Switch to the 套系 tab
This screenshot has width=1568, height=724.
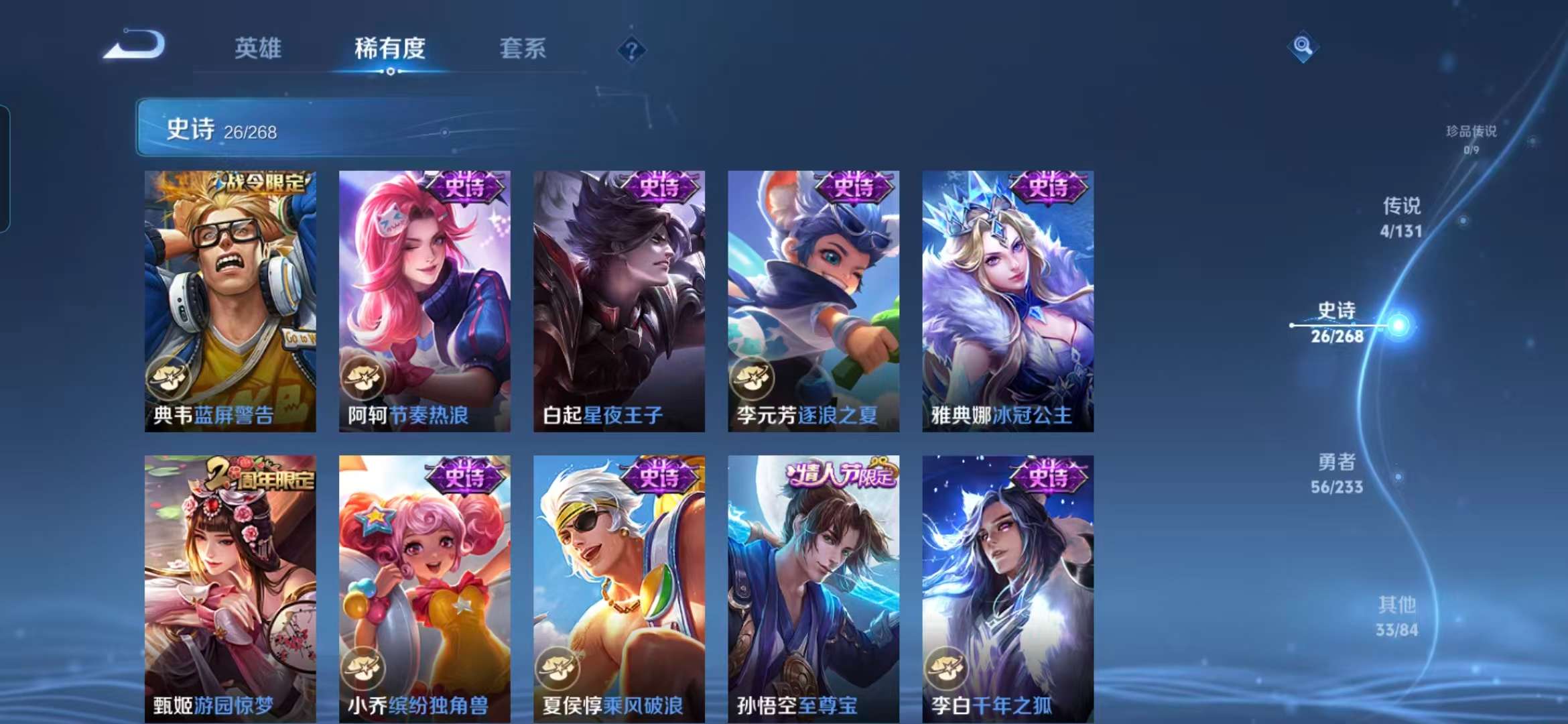coord(522,48)
